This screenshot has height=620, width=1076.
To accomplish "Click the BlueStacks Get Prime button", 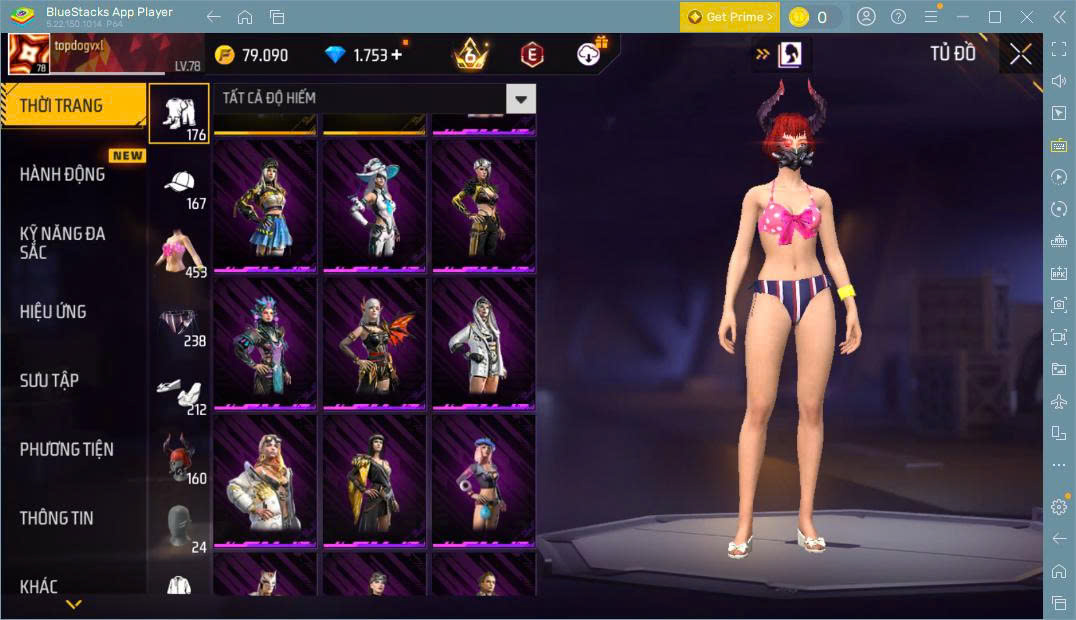I will tap(729, 17).
